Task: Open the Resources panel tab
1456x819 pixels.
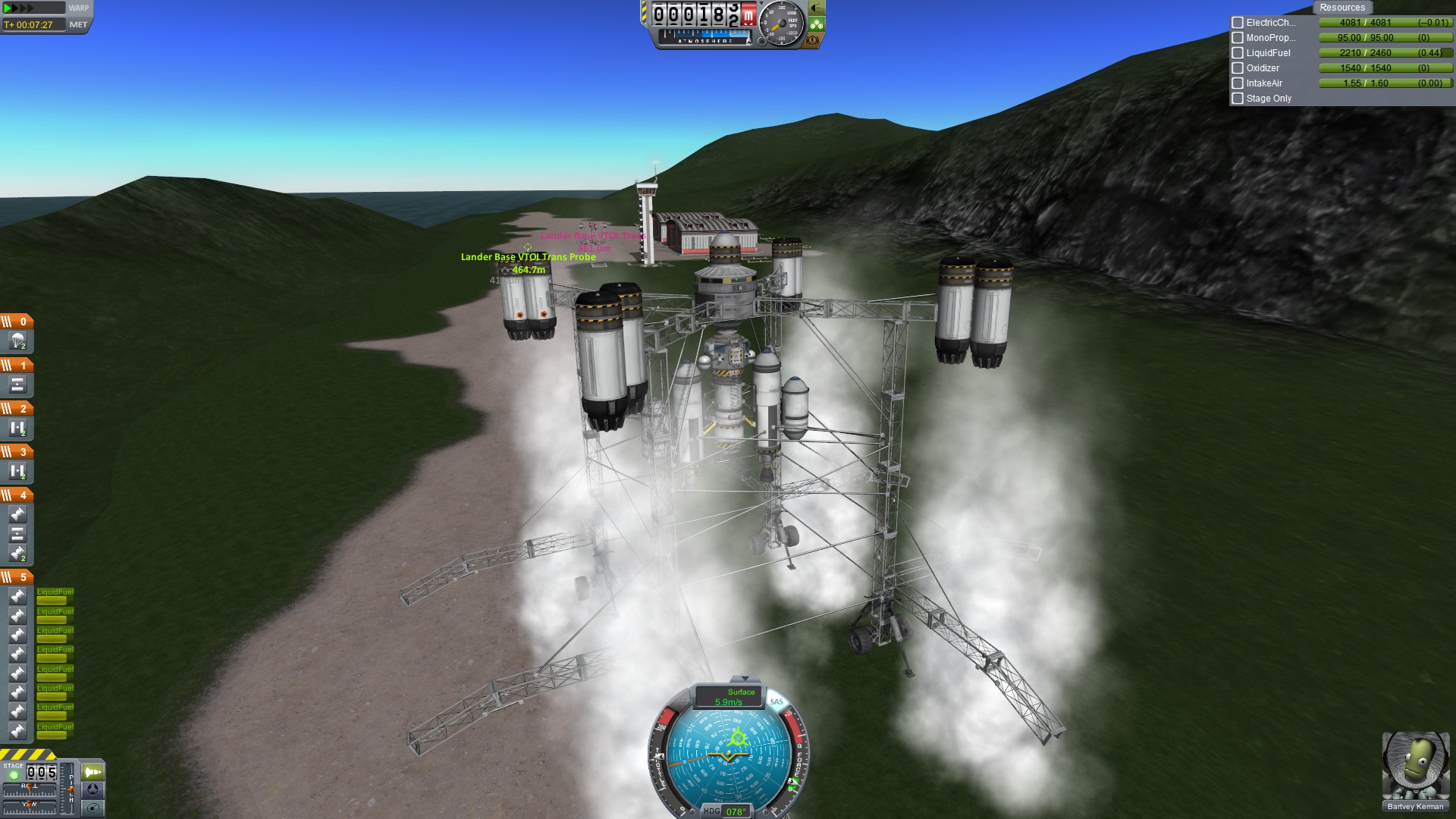Action: tap(1341, 8)
